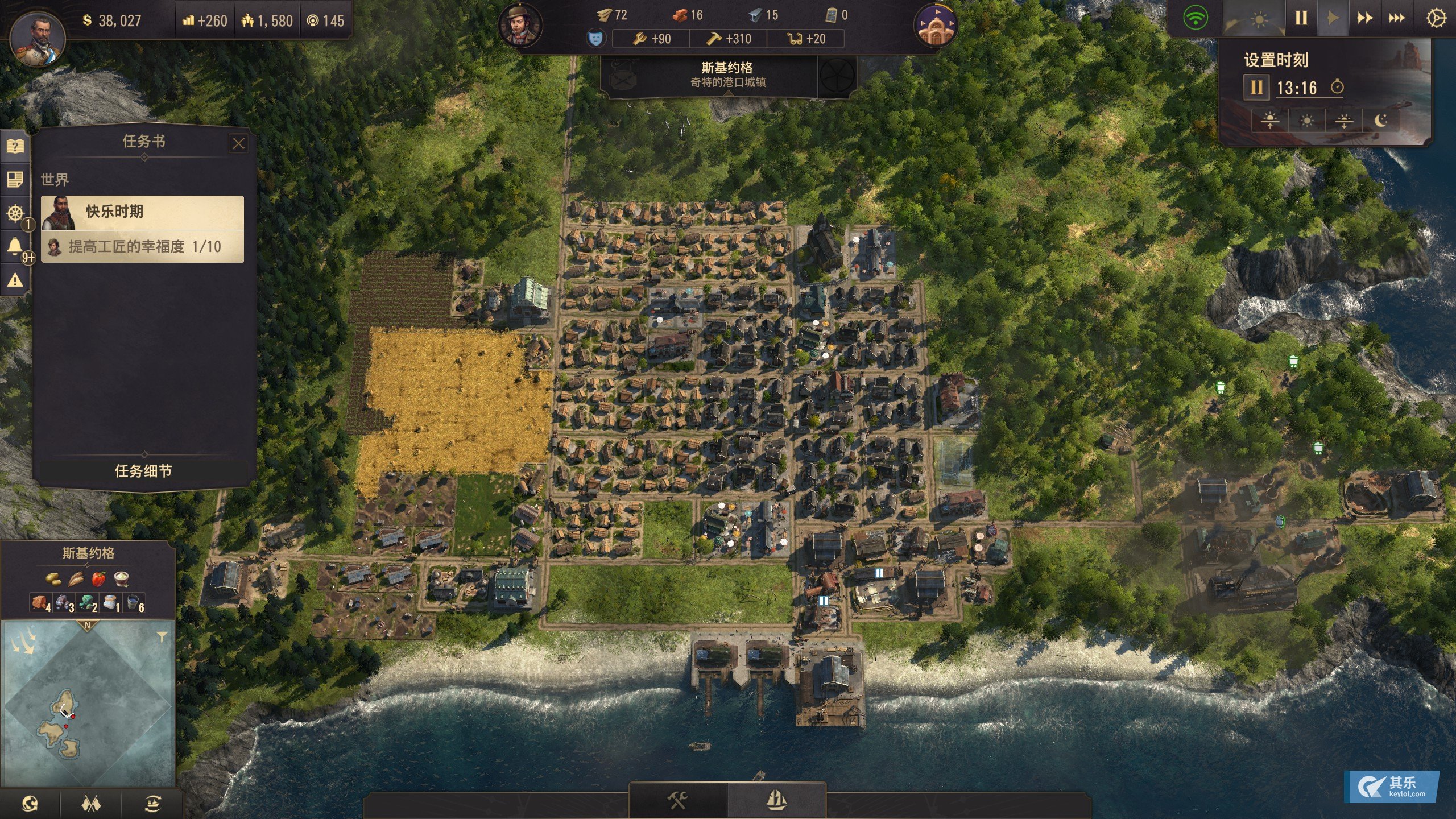Click the player profile portrait

pos(38,36)
